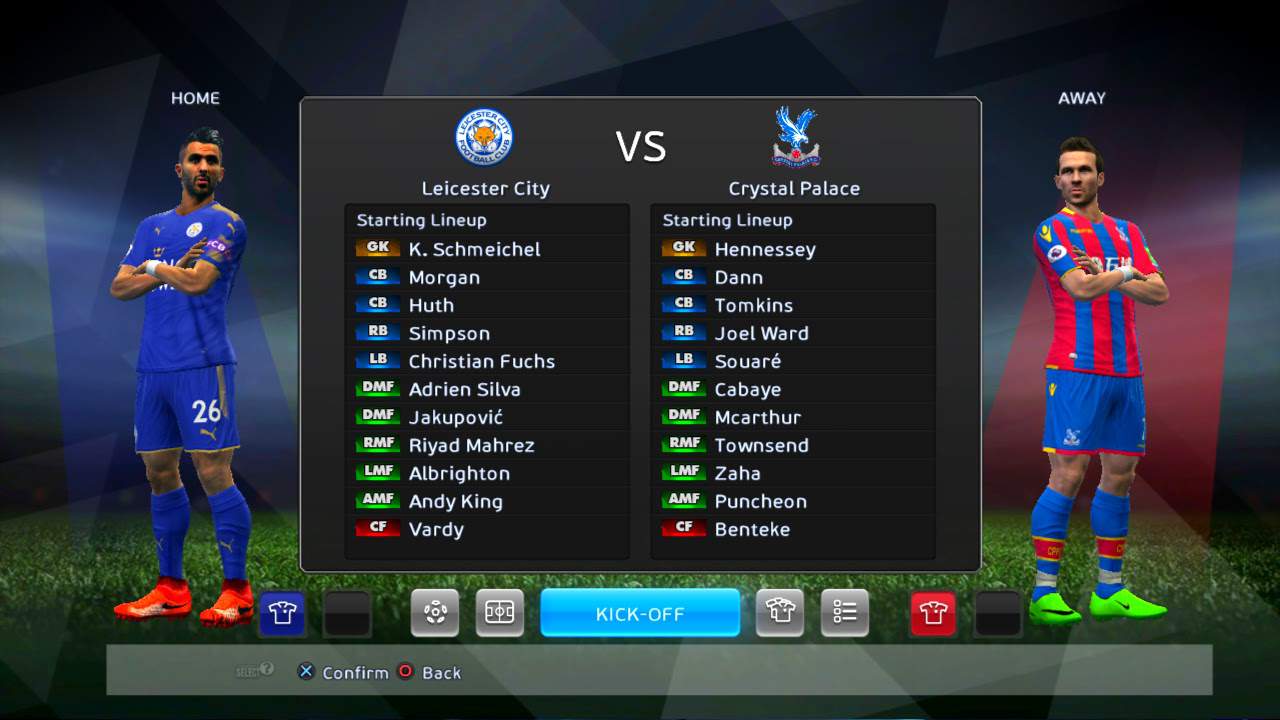
Task: Select the red away kit shirt button
Action: pyautogui.click(x=933, y=613)
